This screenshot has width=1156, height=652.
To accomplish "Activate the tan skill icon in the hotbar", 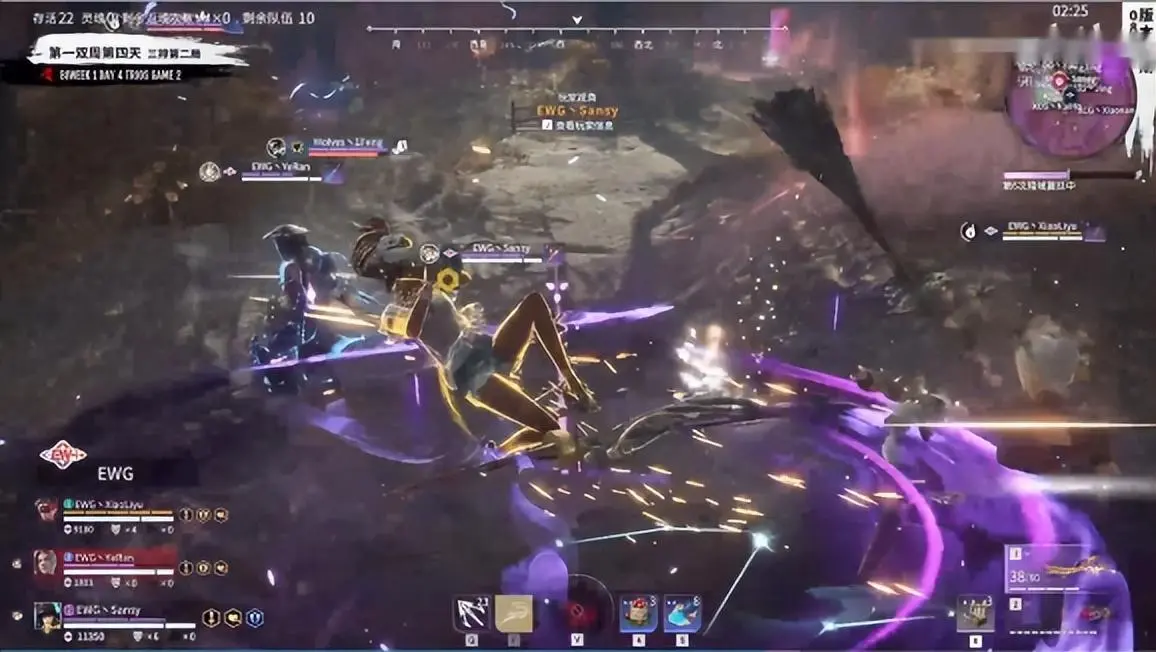I will point(514,612).
